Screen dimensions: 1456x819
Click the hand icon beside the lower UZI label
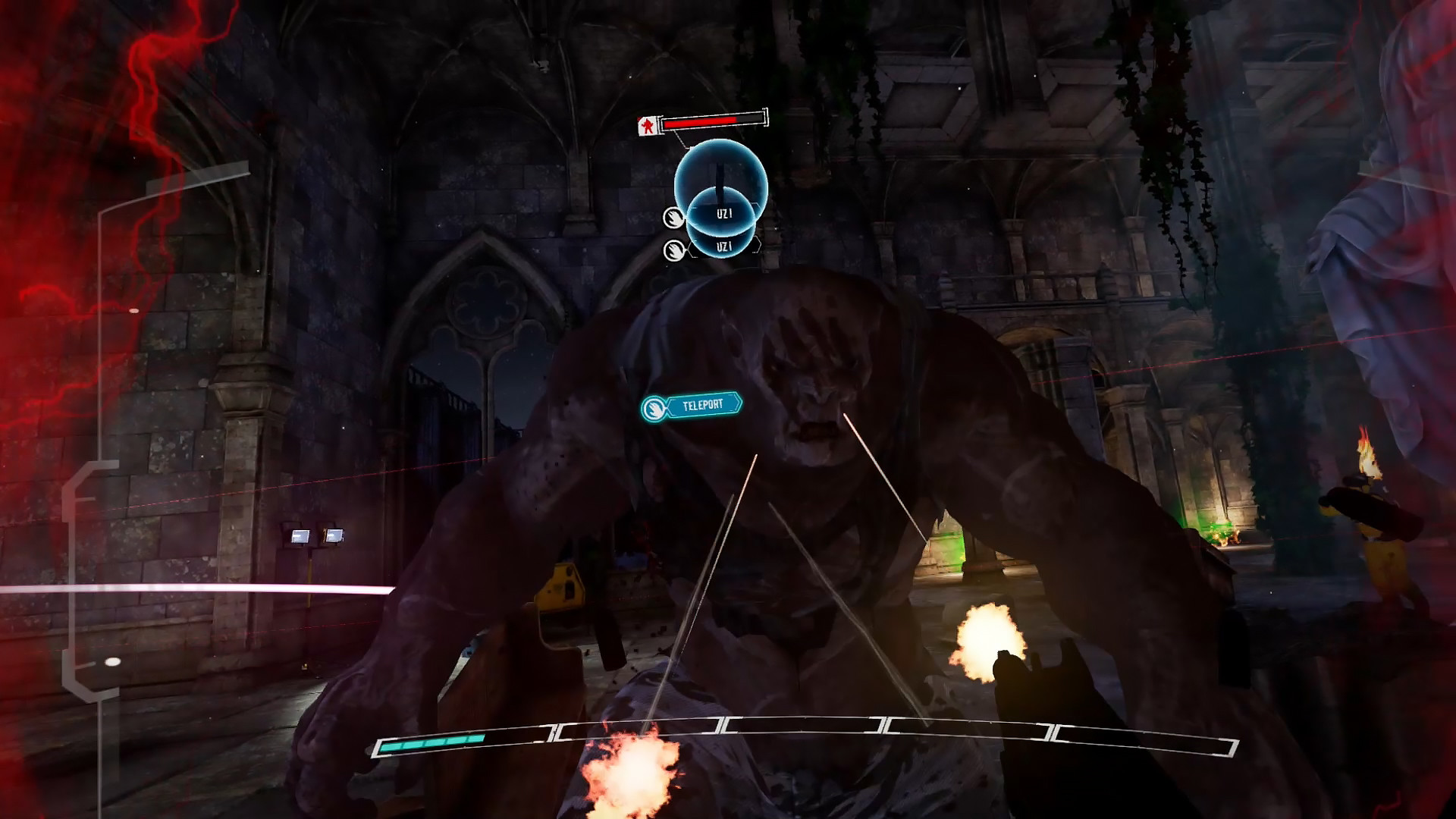[673, 250]
